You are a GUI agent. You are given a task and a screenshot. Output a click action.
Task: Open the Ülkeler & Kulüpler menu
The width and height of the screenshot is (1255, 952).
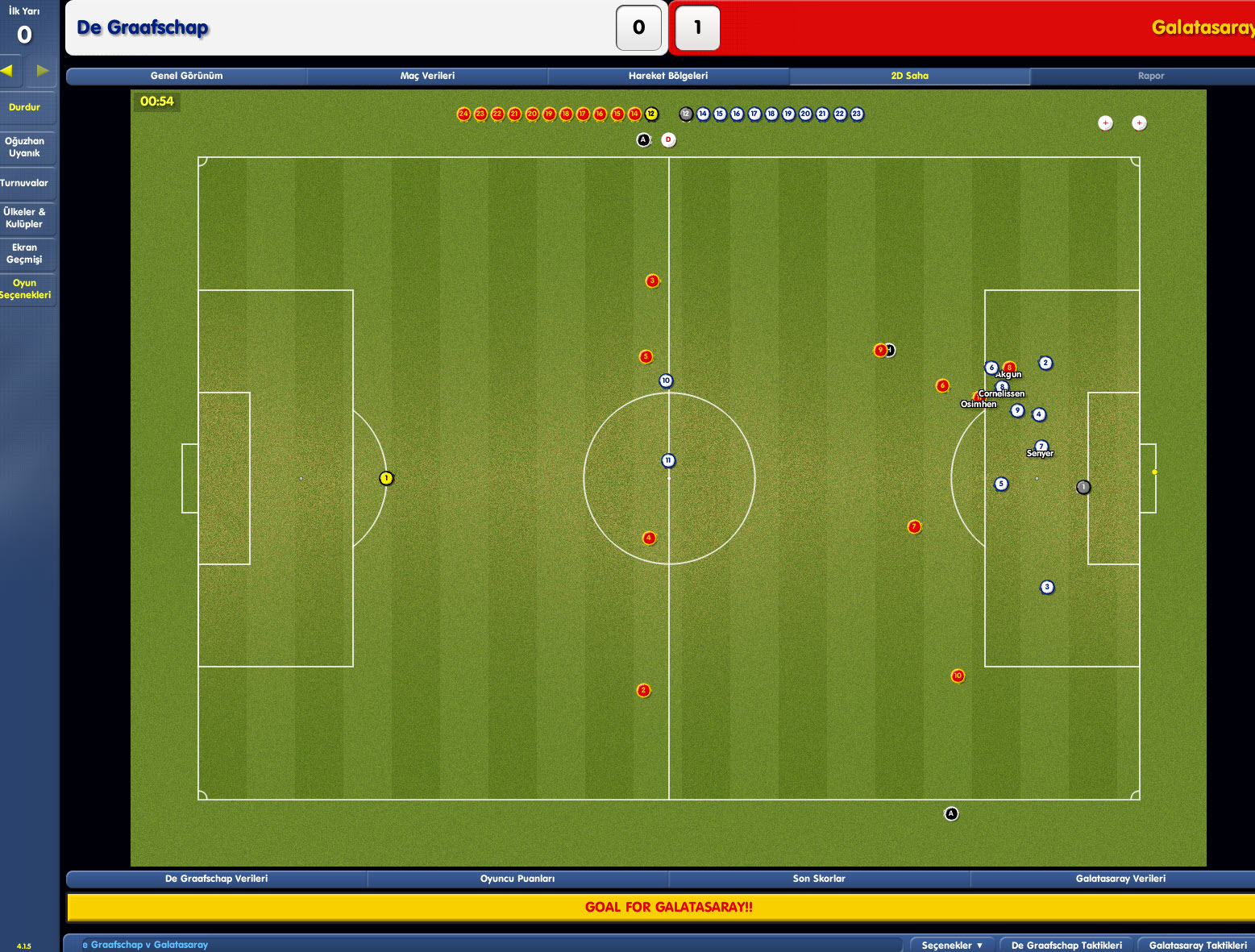tap(25, 218)
